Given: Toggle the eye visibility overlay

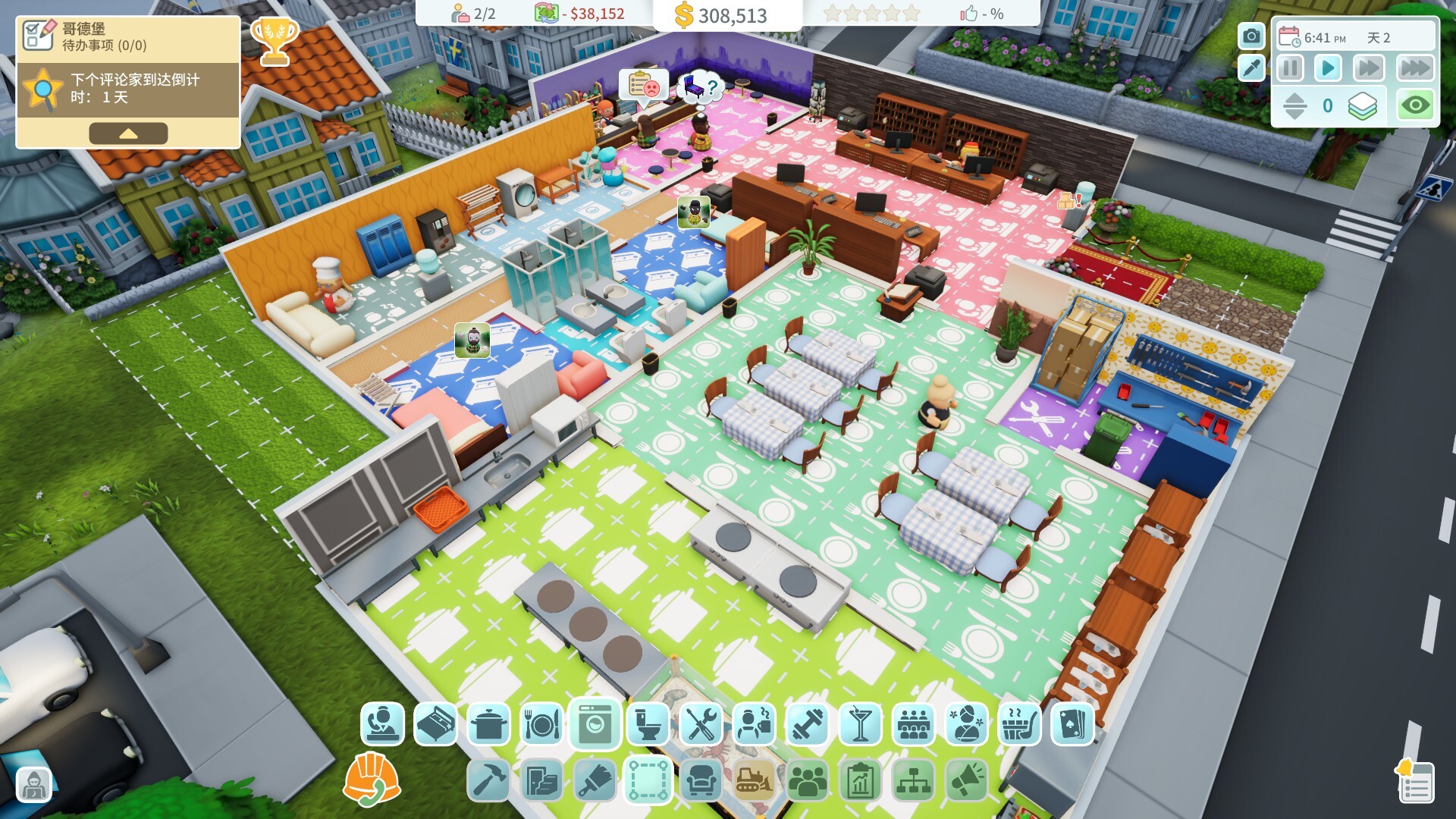Looking at the screenshot, I should (1417, 105).
